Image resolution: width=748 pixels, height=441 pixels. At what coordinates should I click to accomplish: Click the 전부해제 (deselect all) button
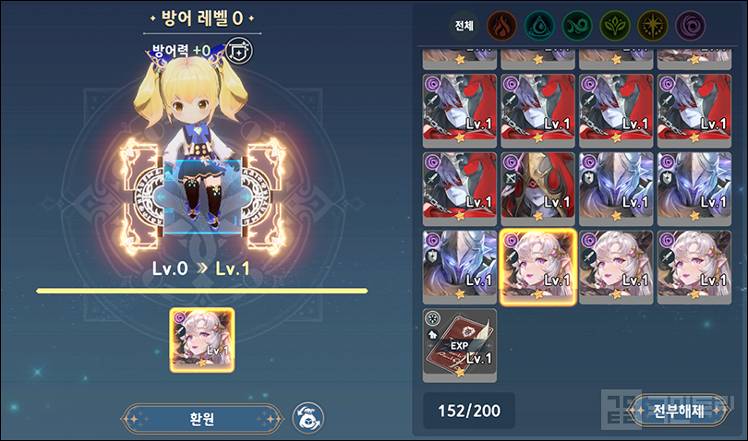[x=678, y=409]
